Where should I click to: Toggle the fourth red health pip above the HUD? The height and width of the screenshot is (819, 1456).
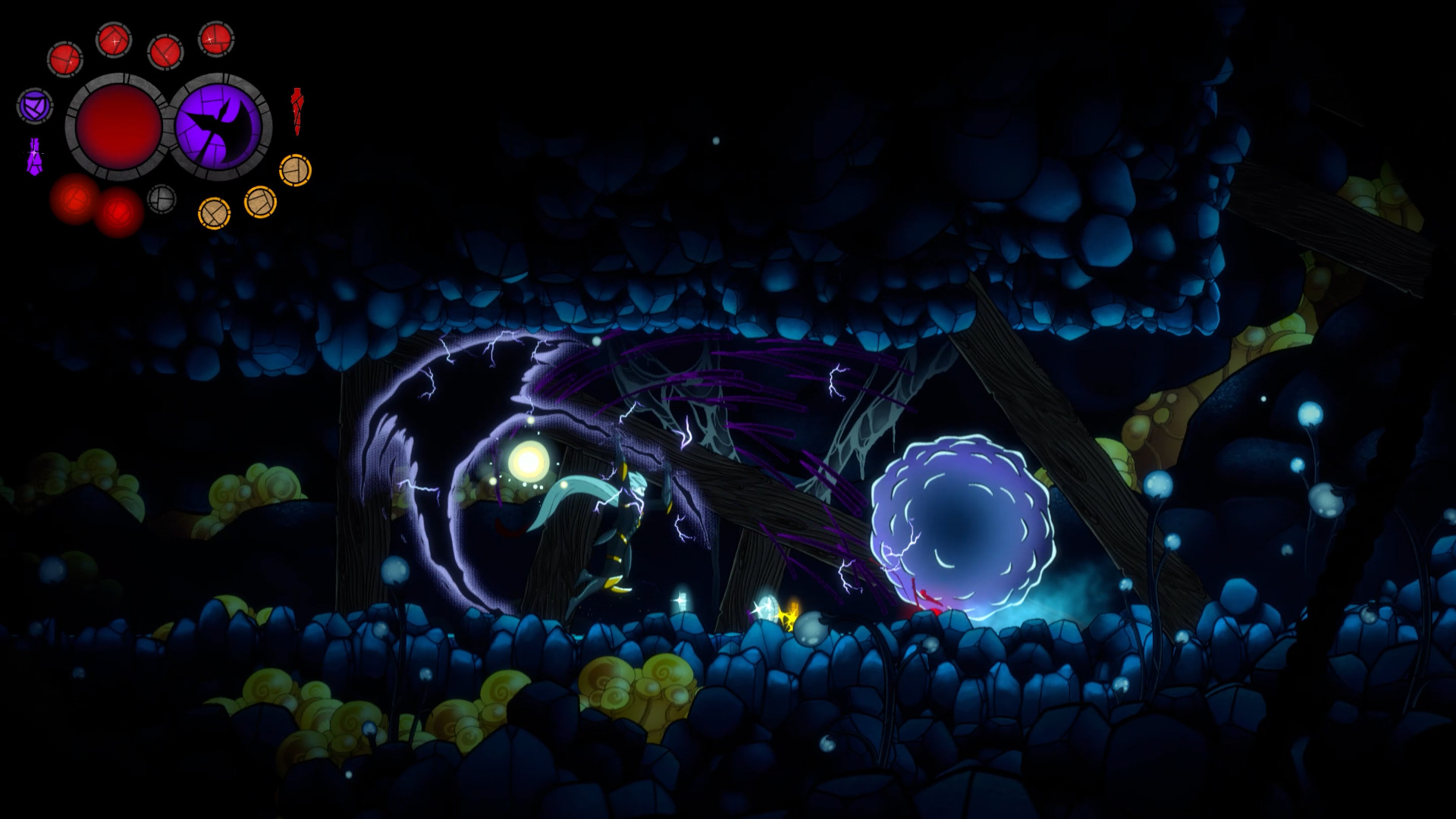click(x=217, y=40)
